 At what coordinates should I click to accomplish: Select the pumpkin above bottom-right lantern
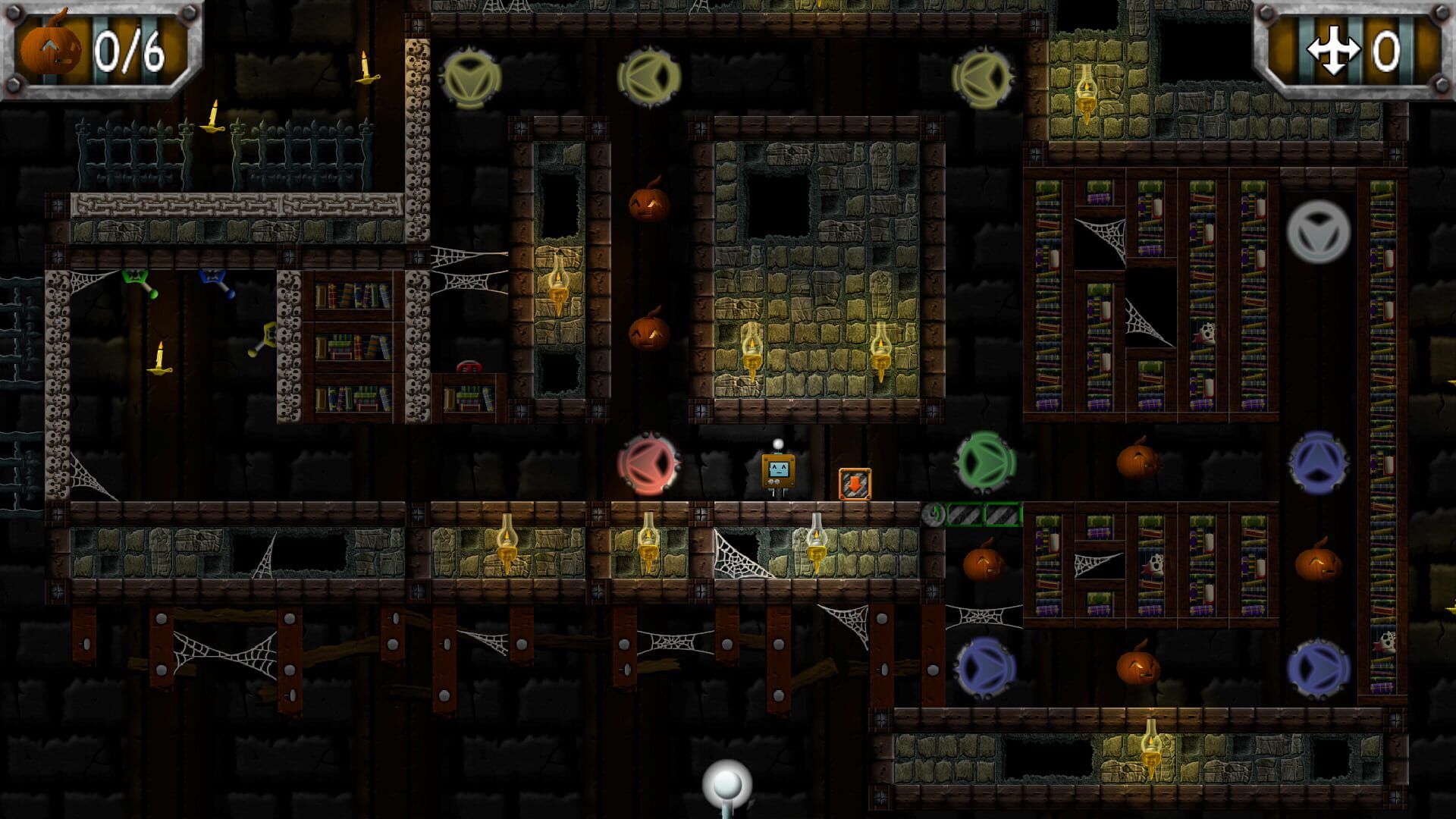coord(1140,667)
